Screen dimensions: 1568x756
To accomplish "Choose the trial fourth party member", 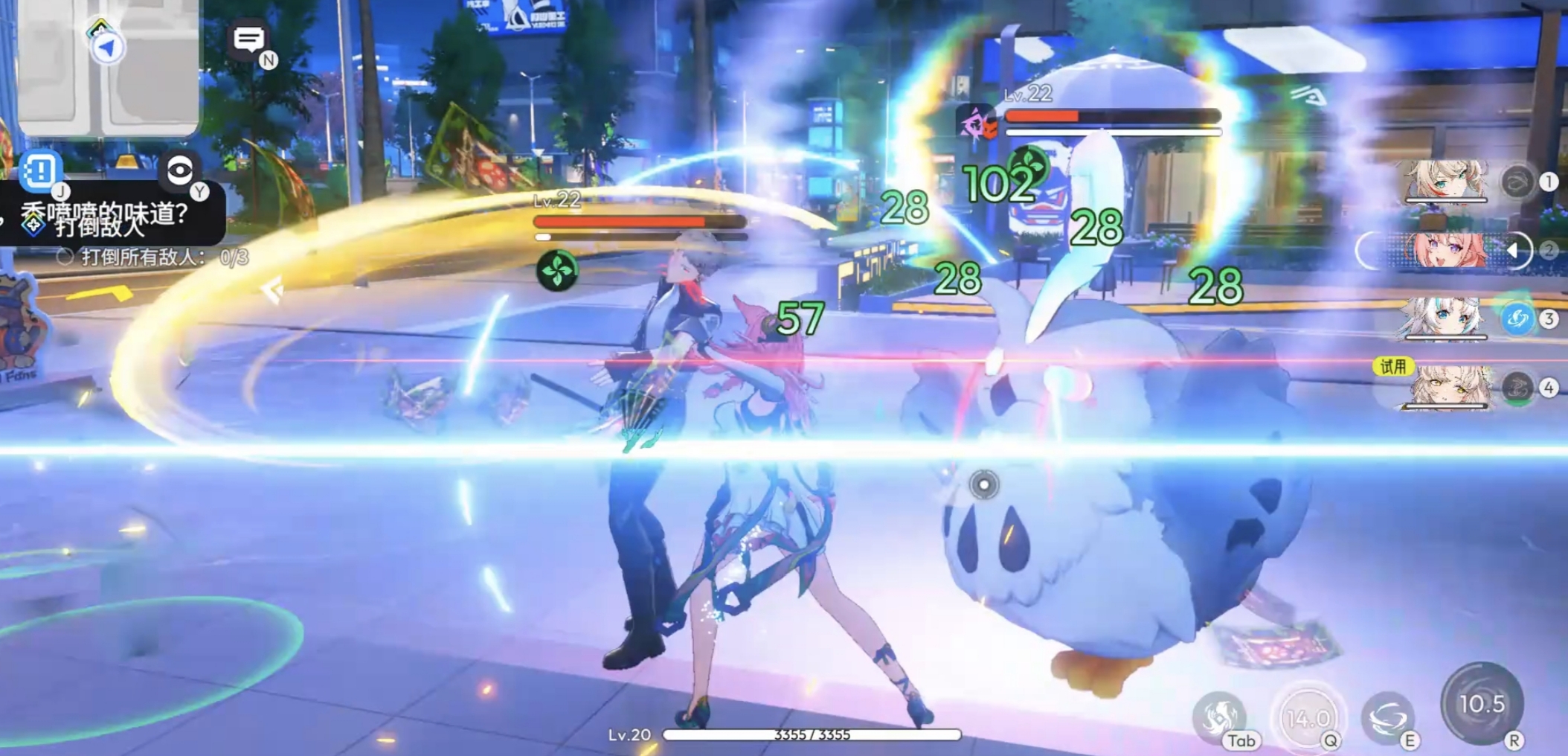I will coord(1445,387).
